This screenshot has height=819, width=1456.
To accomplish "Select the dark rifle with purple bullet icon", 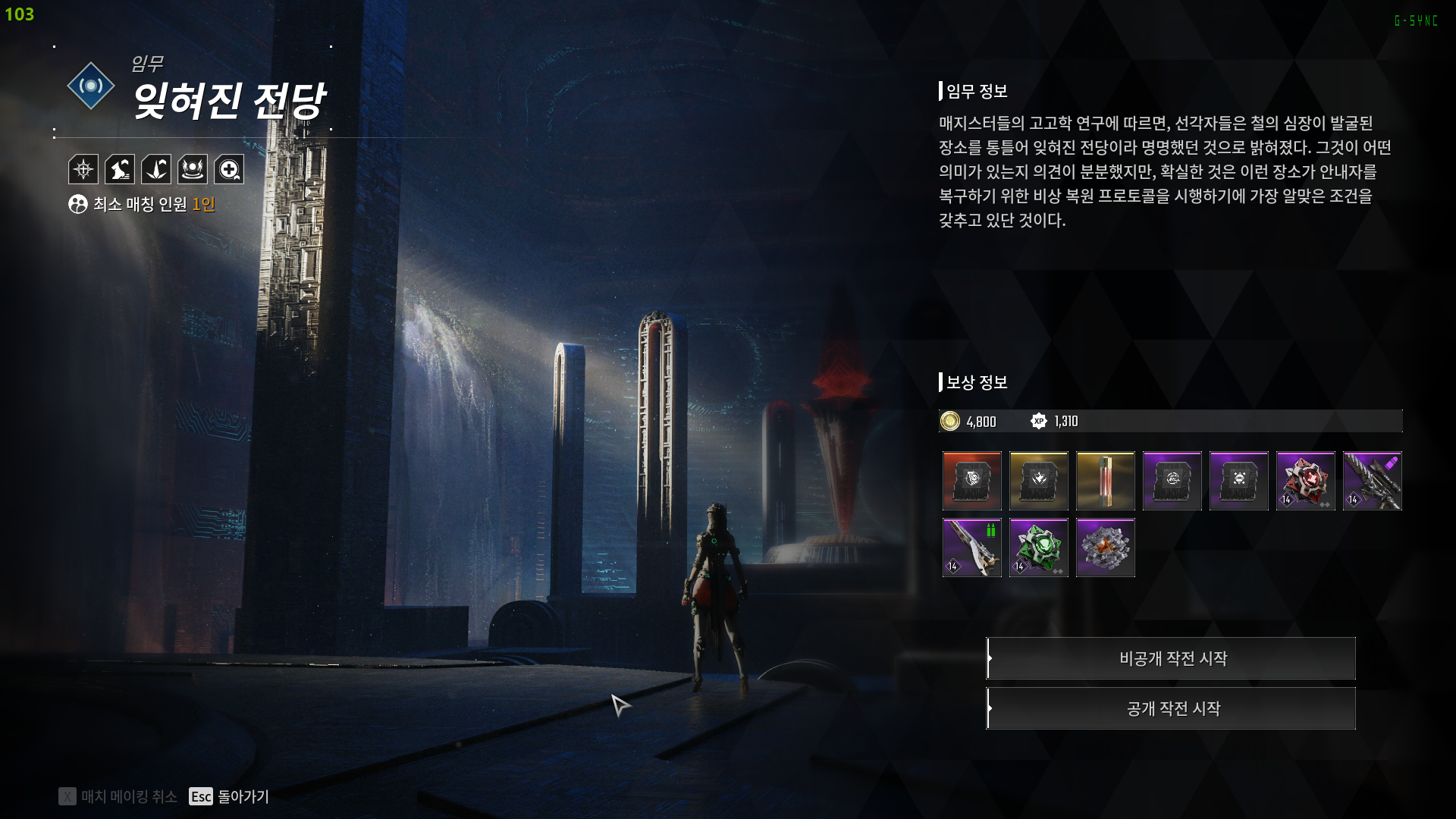I will coord(1372,481).
